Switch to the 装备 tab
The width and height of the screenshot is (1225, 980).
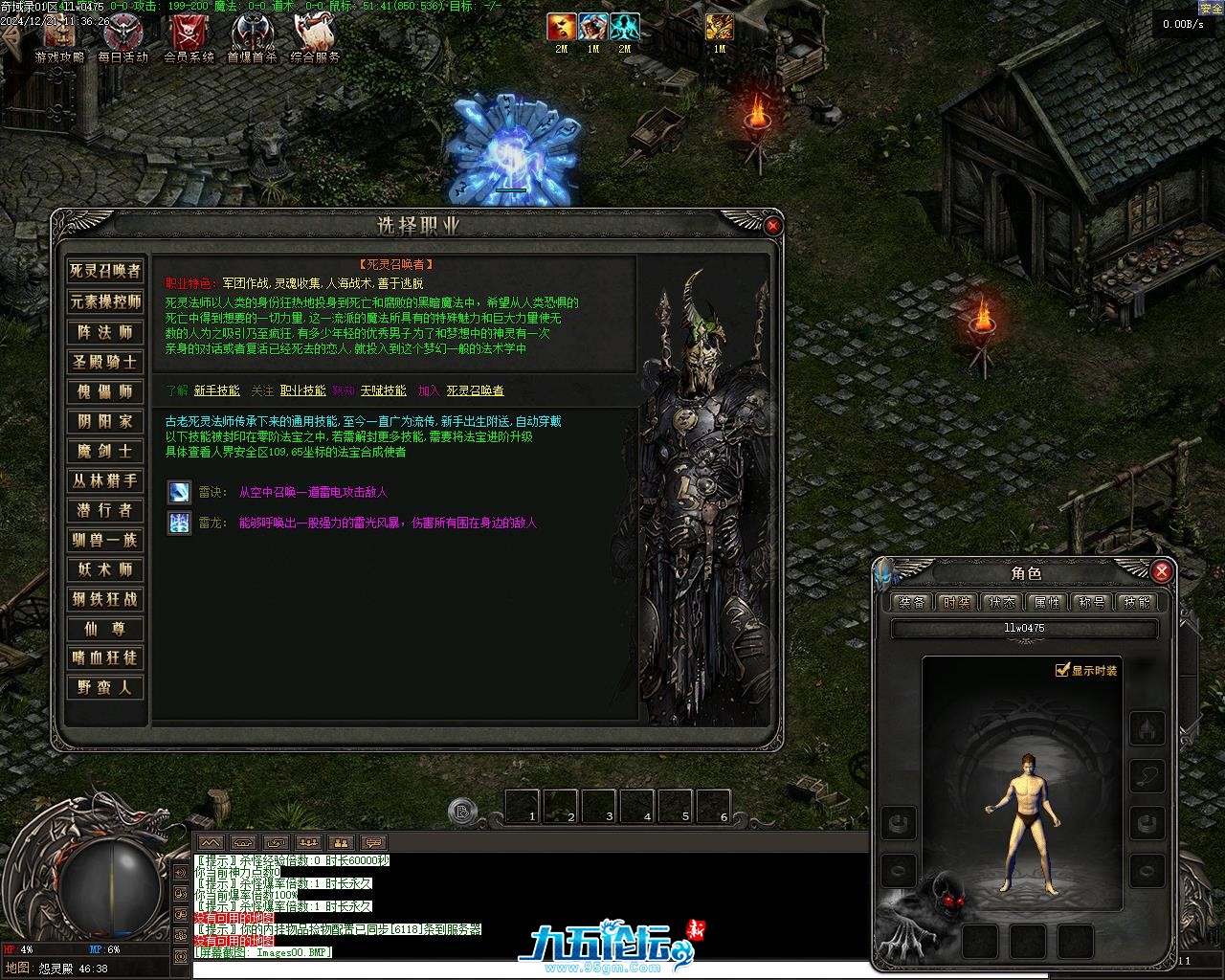(x=912, y=602)
